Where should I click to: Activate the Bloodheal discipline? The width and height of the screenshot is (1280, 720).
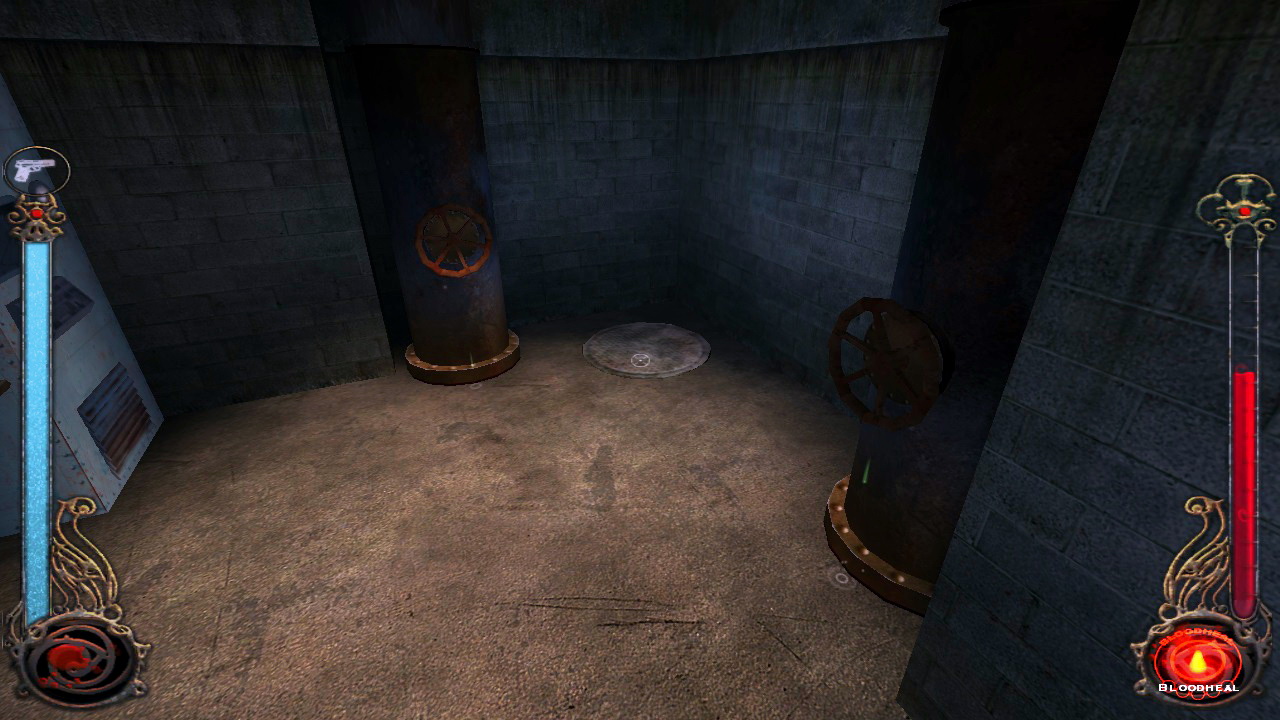click(x=1197, y=661)
